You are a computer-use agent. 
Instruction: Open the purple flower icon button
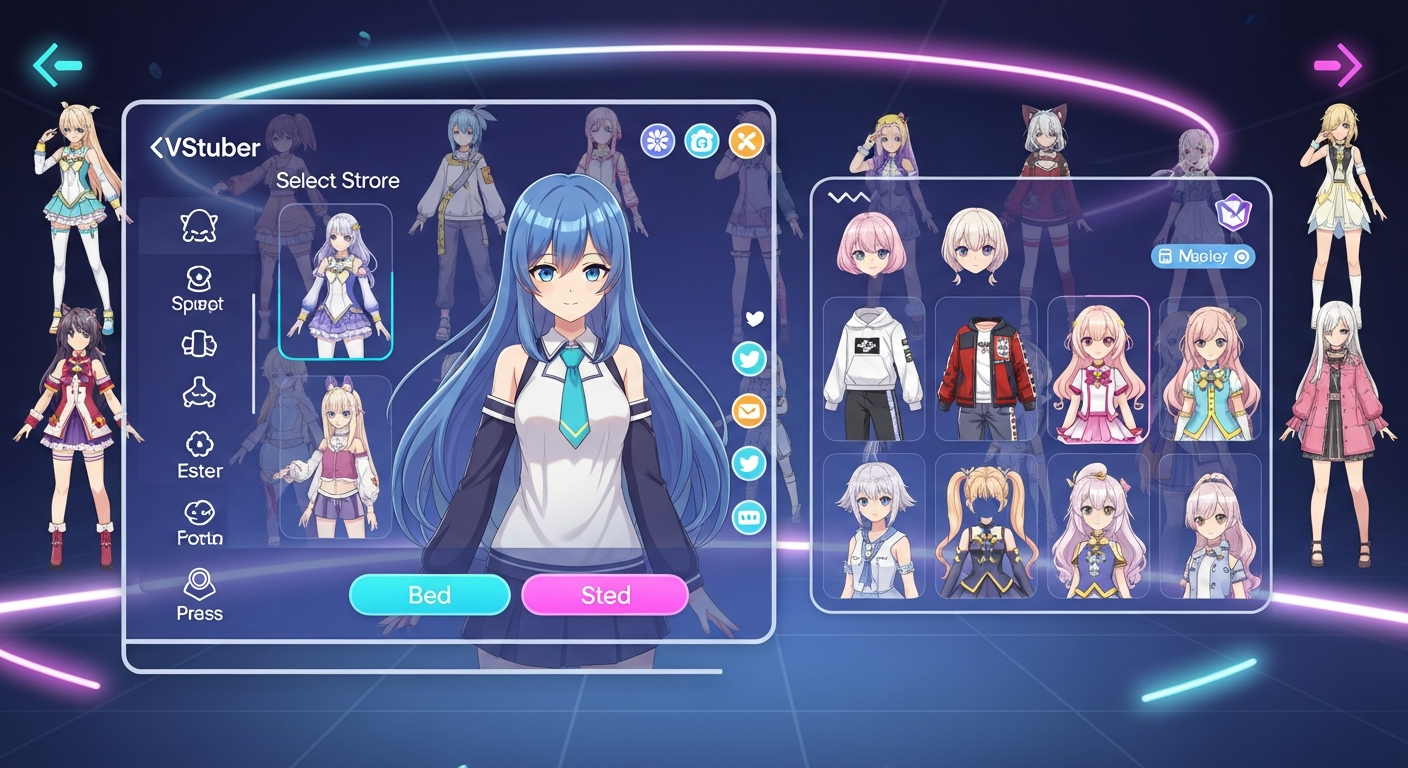657,142
